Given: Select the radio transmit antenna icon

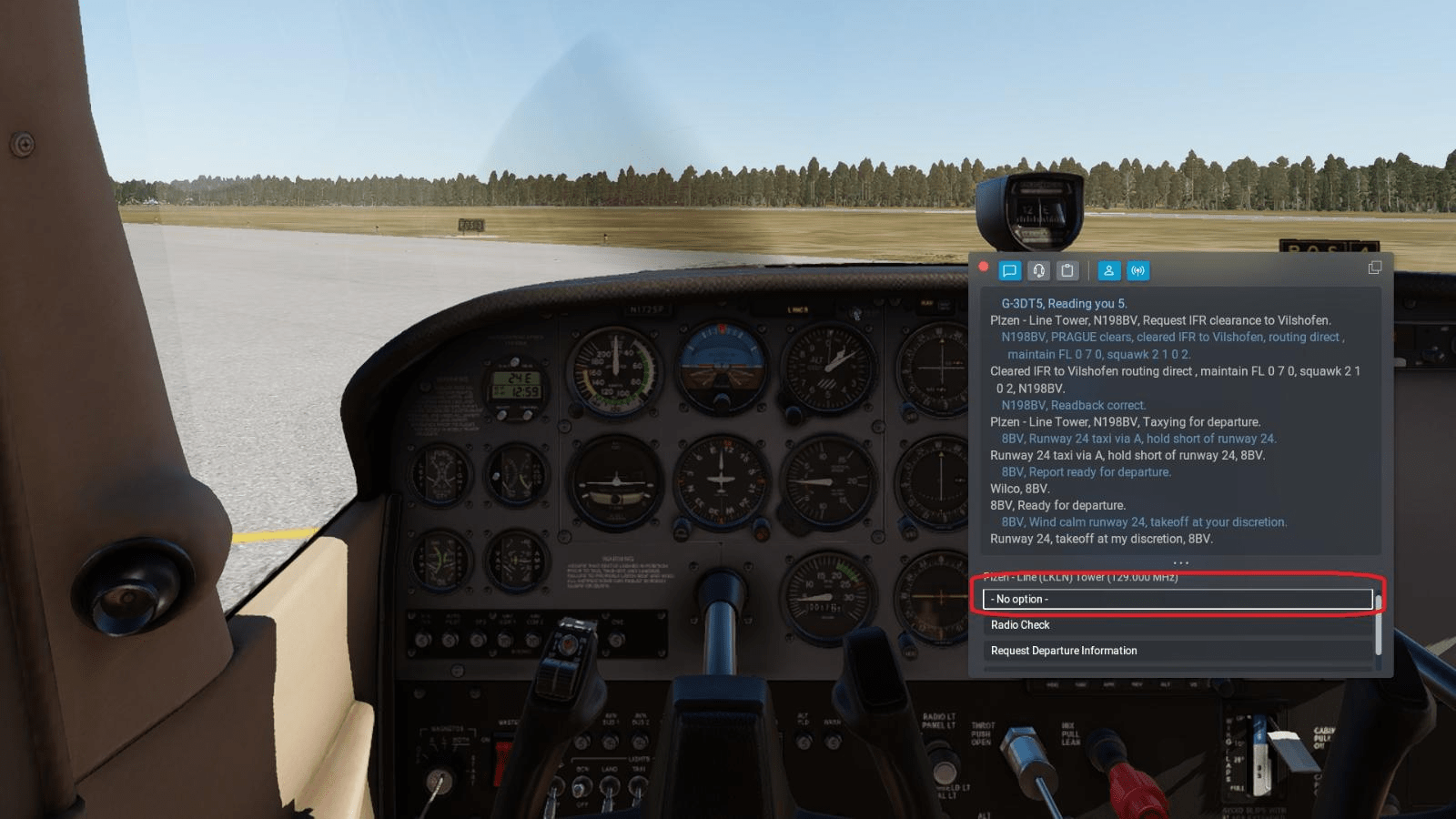Looking at the screenshot, I should click(1137, 270).
